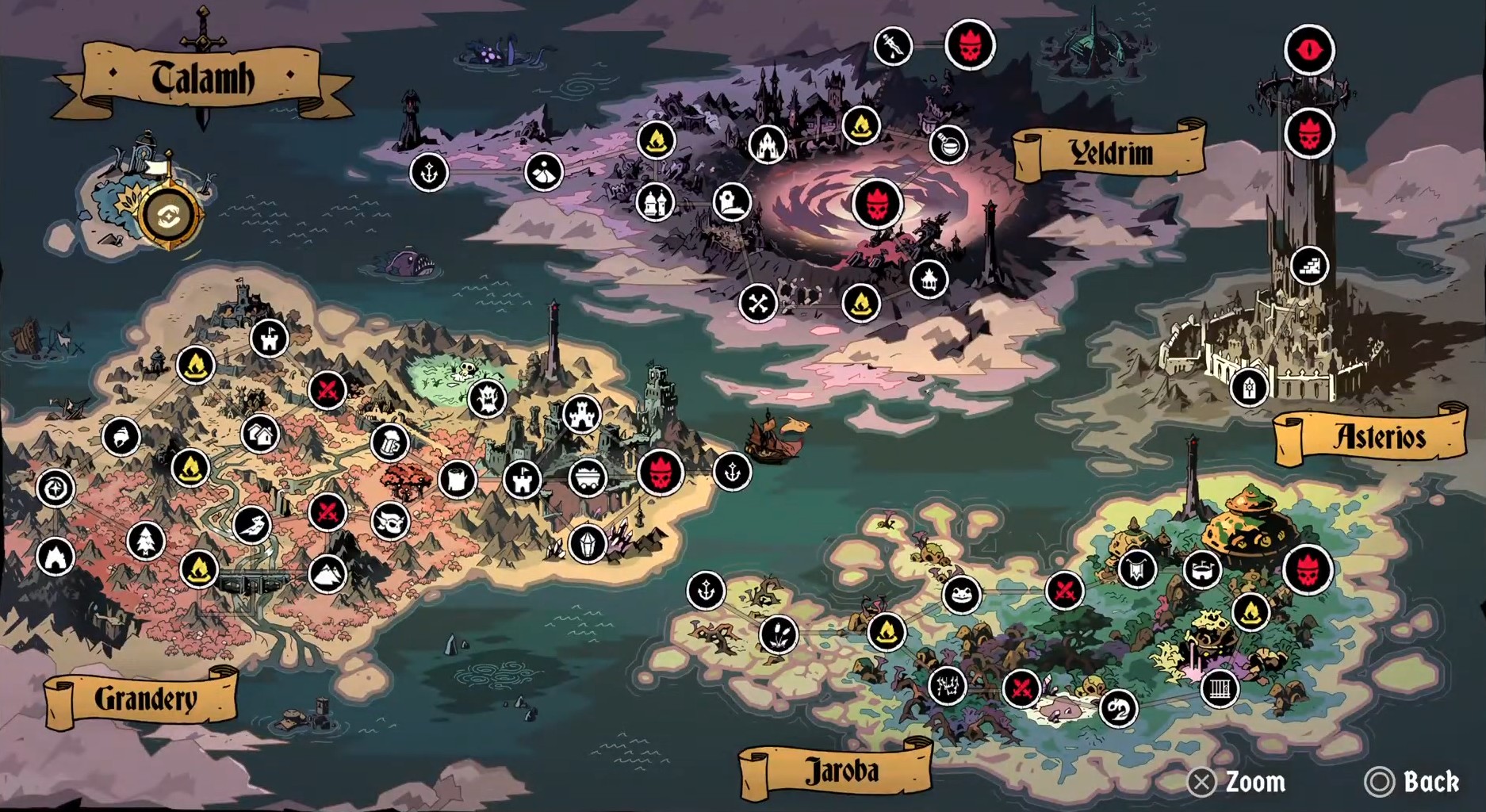Select the mine cart node in Grandery
Viewport: 1486px width, 812px height.
(x=588, y=478)
